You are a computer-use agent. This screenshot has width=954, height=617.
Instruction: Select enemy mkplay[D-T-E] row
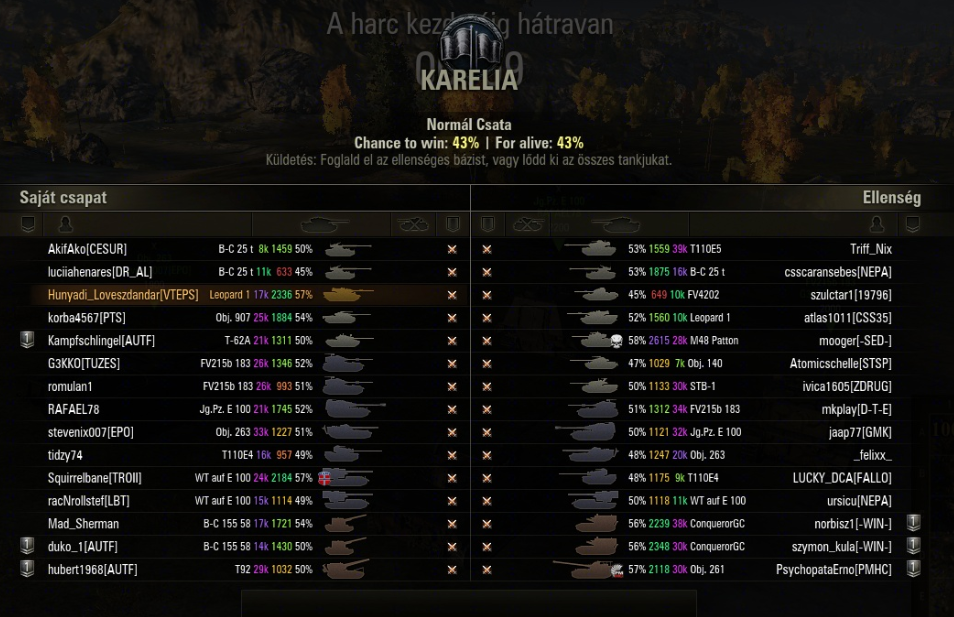point(856,409)
